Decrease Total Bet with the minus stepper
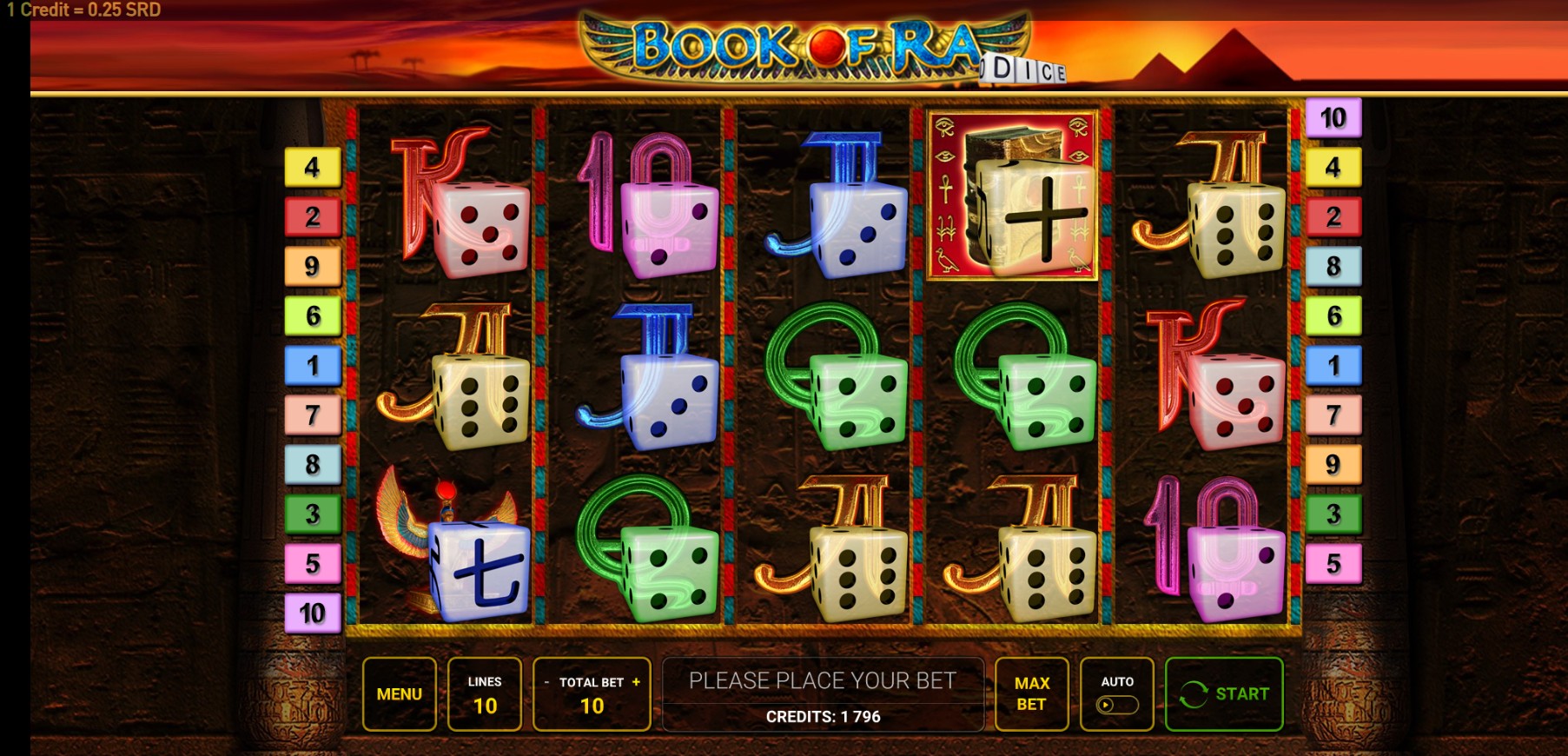 tap(546, 683)
